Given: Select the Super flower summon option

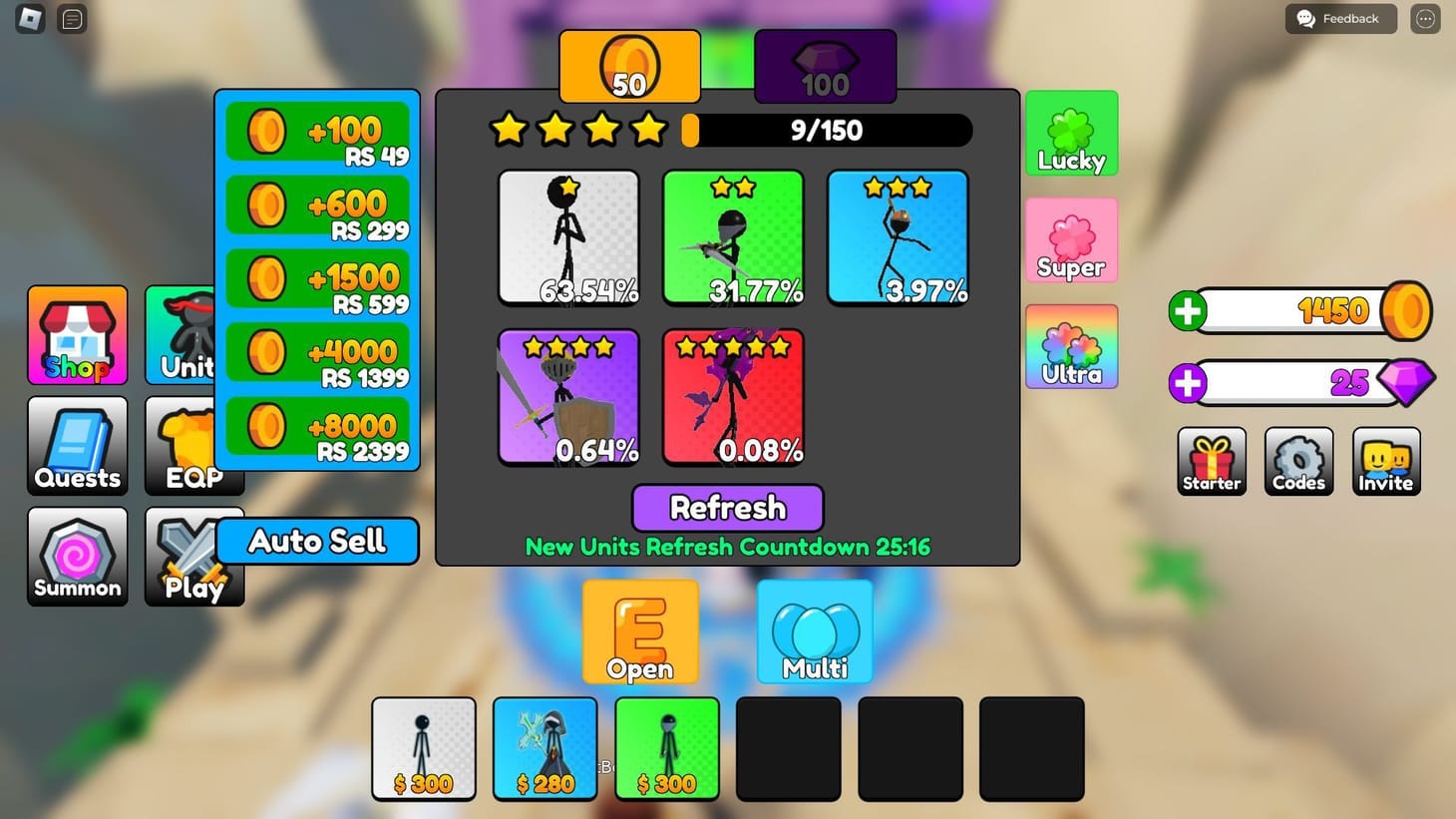Looking at the screenshot, I should (1070, 239).
